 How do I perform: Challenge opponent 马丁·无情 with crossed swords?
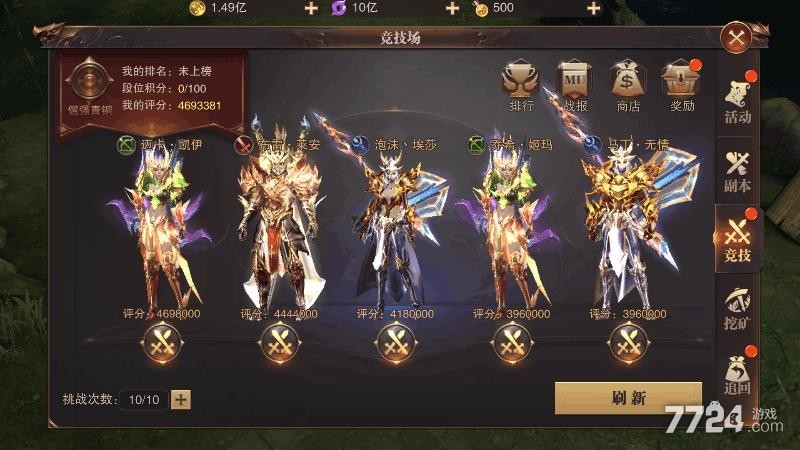click(626, 344)
